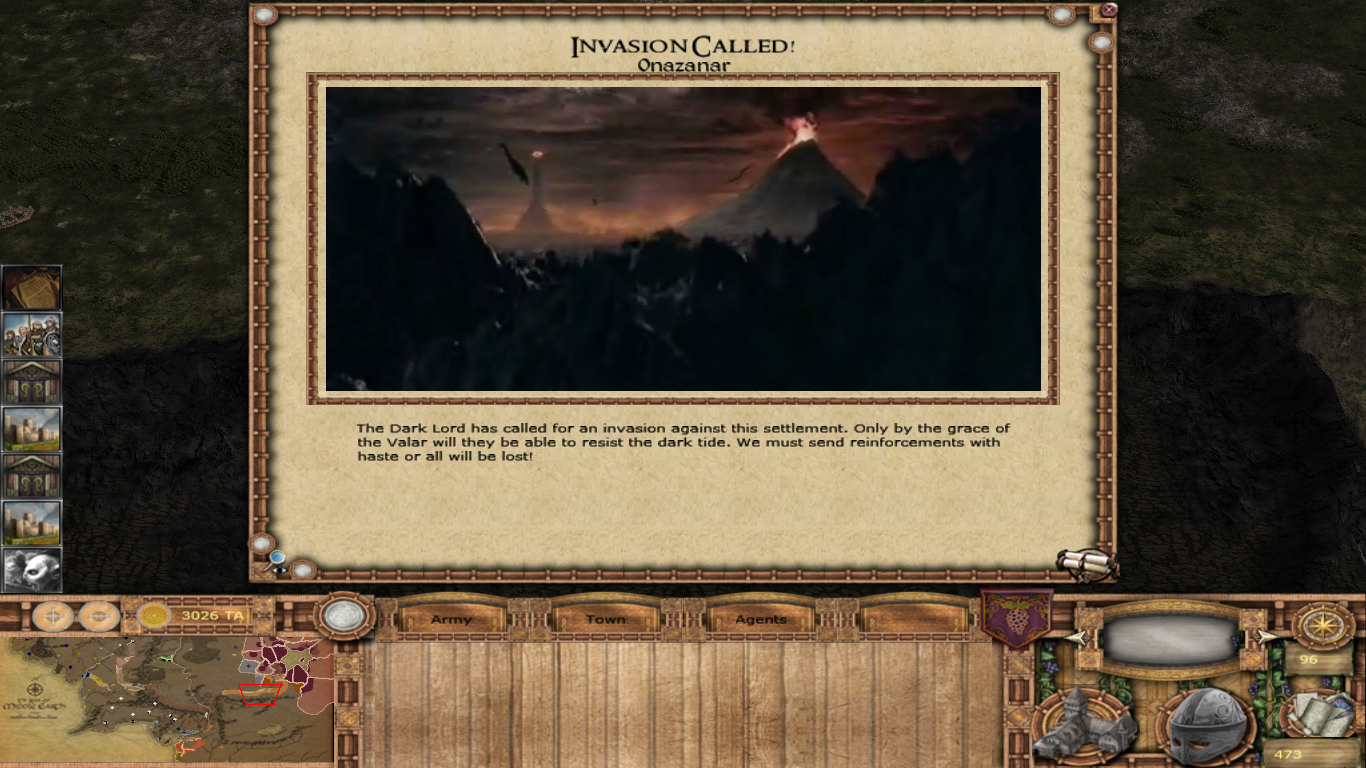Switch to the Town tab

605,619
